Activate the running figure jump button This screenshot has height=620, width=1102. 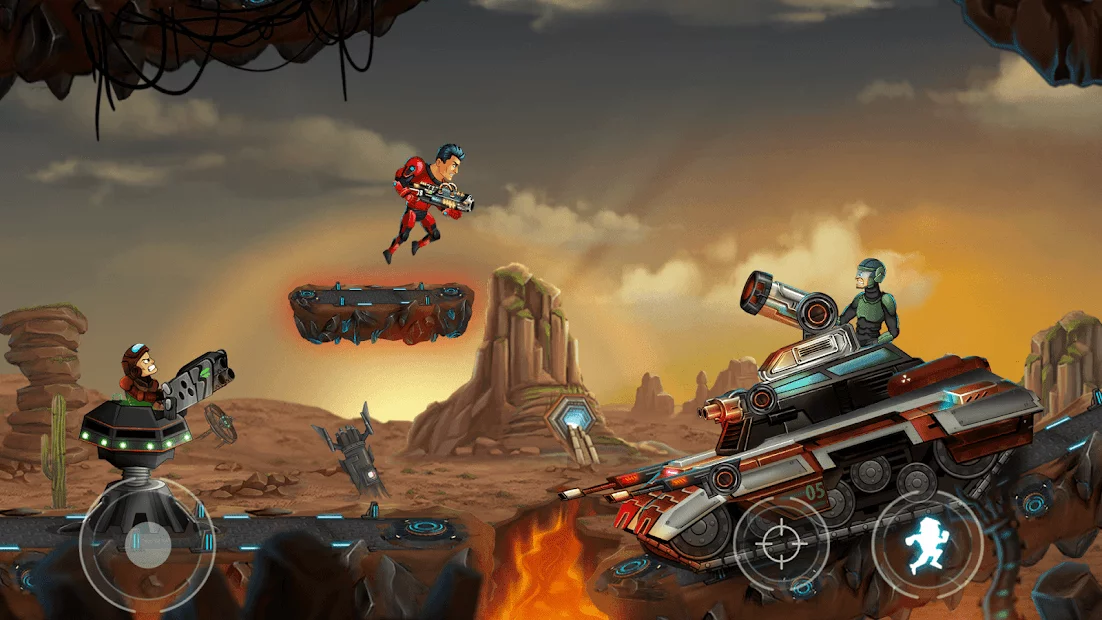pyautogui.click(x=927, y=545)
